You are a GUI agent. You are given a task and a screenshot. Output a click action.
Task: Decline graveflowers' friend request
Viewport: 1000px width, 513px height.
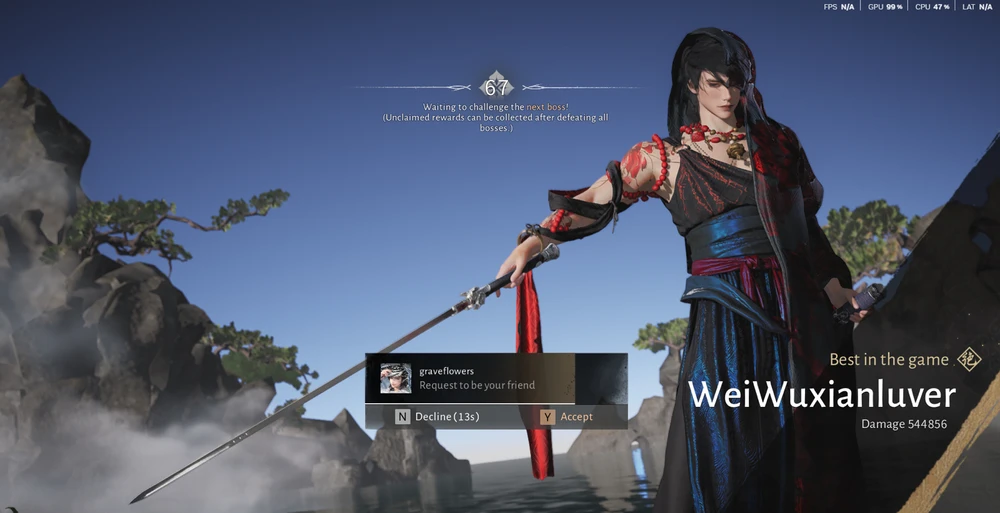439,416
